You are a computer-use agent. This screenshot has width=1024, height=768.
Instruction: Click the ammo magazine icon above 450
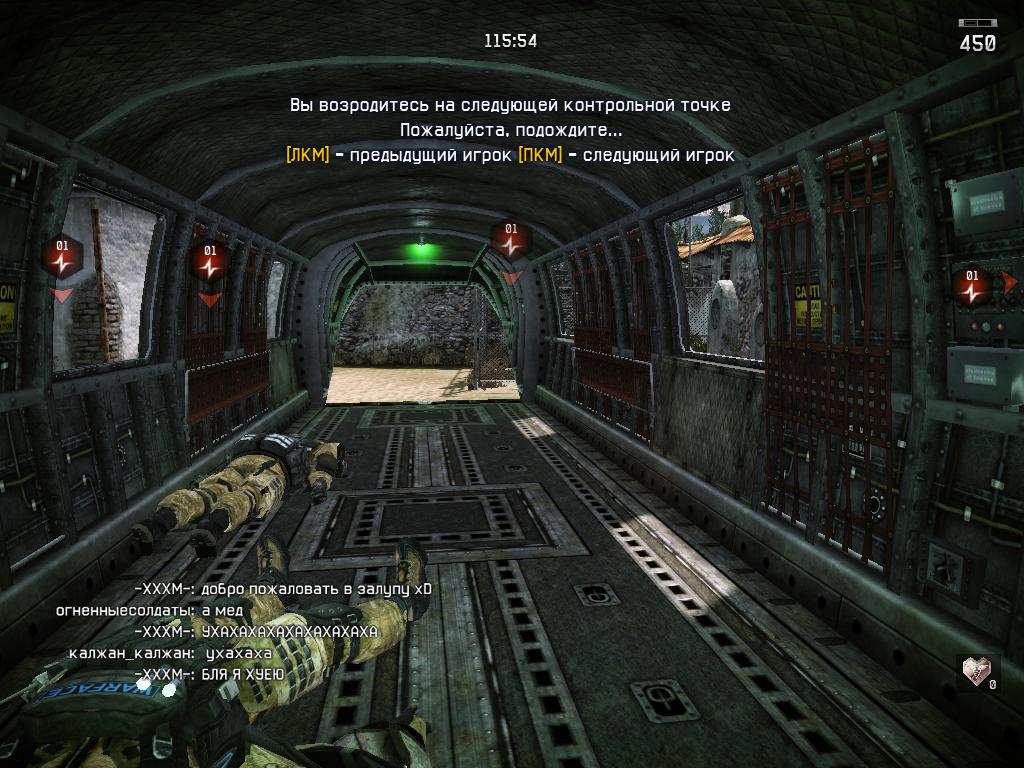point(977,23)
